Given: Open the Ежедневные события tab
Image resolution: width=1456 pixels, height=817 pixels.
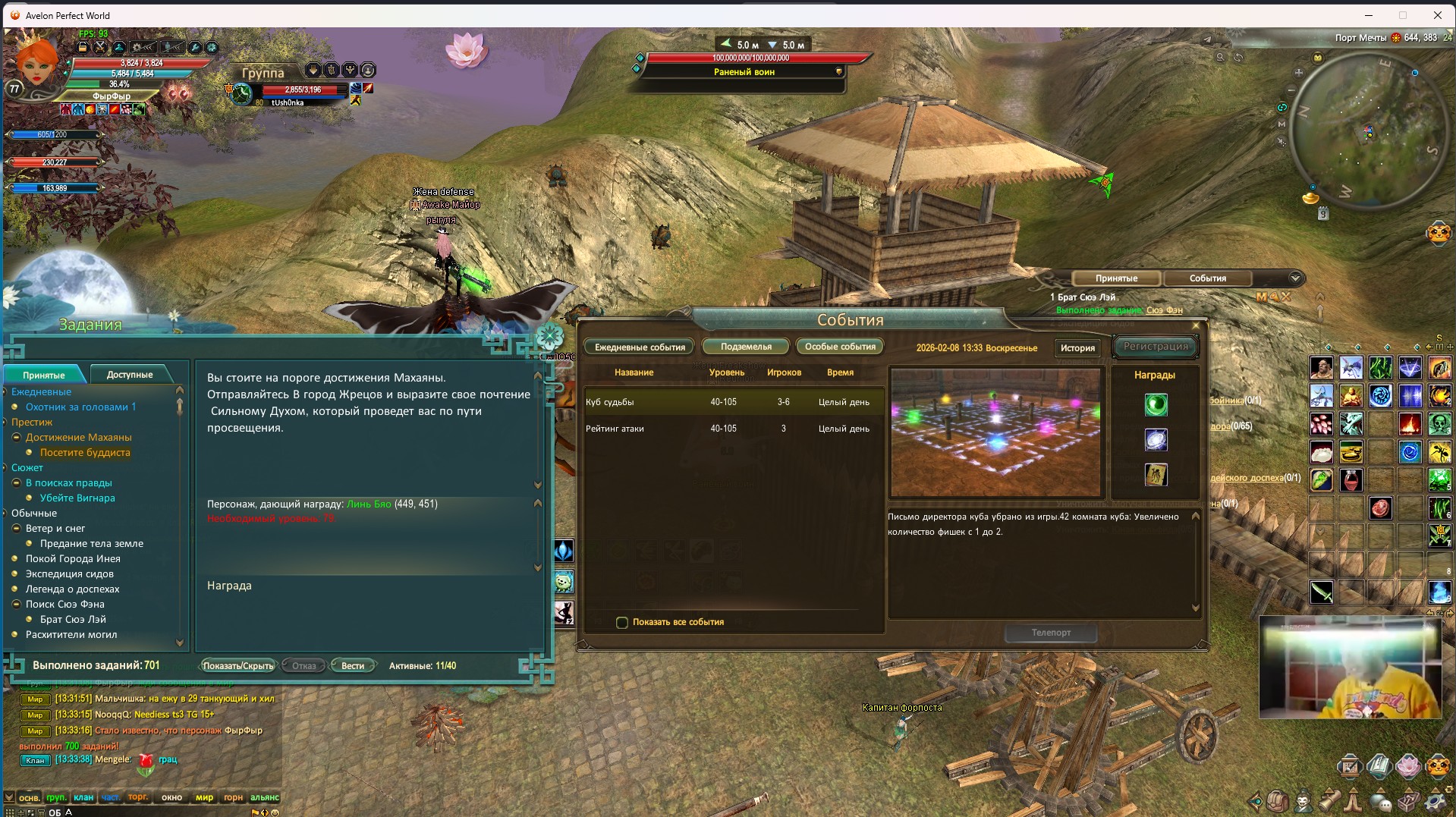Looking at the screenshot, I should click(x=640, y=347).
